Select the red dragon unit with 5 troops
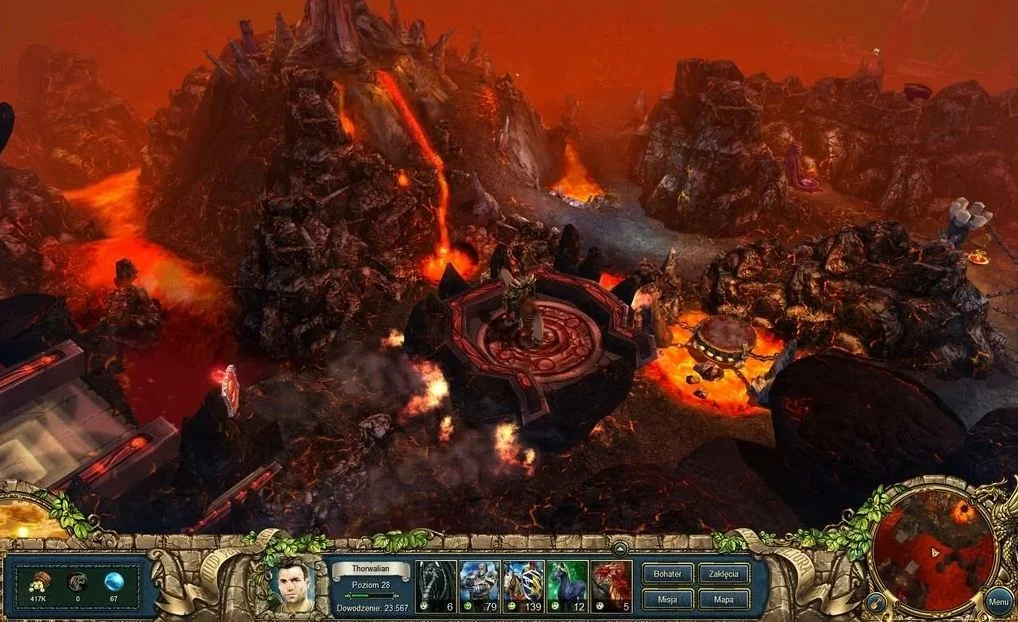1018x622 pixels. click(611, 580)
